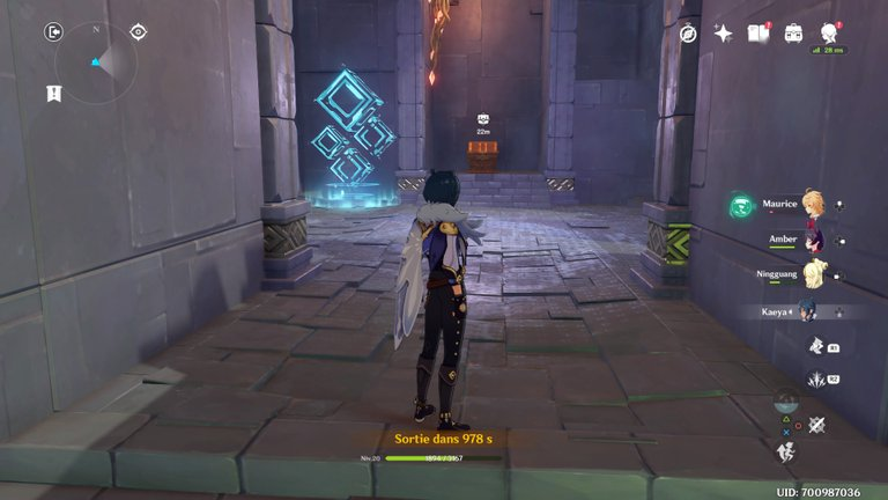Open the wish four-pointed star icon
This screenshot has width=888, height=500.
pyautogui.click(x=723, y=33)
